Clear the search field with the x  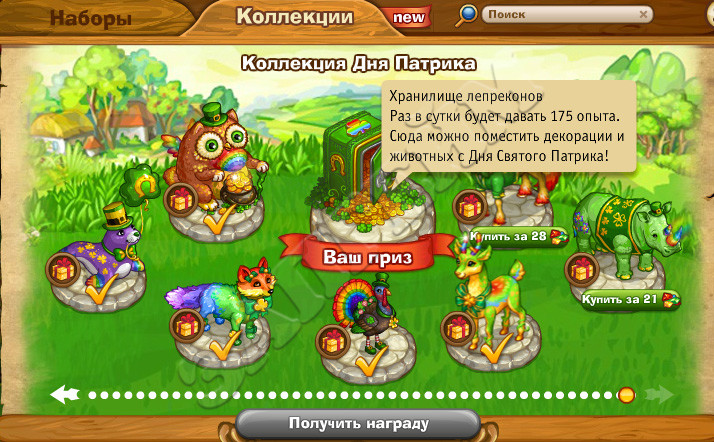[644, 15]
